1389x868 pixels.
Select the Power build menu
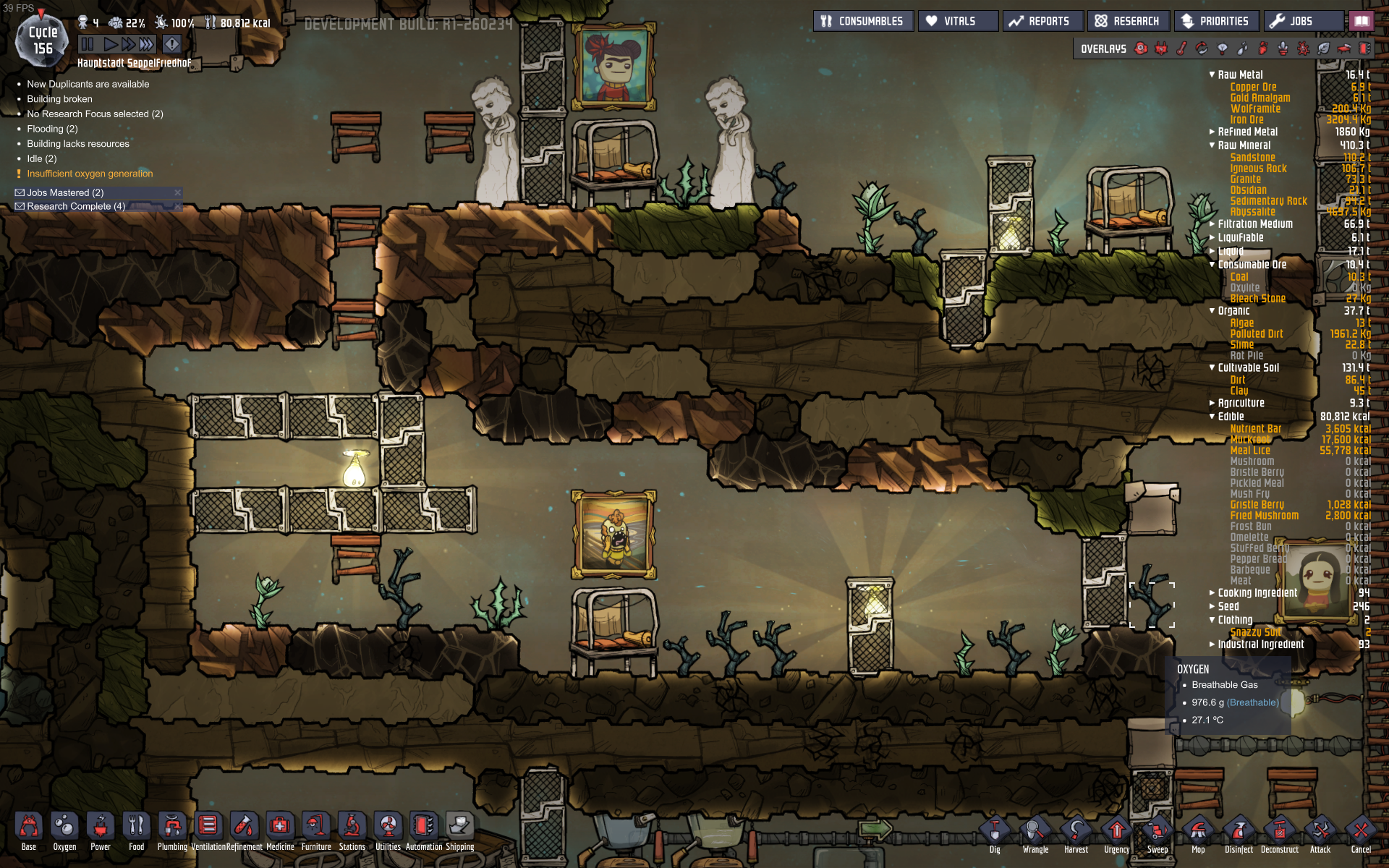[x=101, y=830]
